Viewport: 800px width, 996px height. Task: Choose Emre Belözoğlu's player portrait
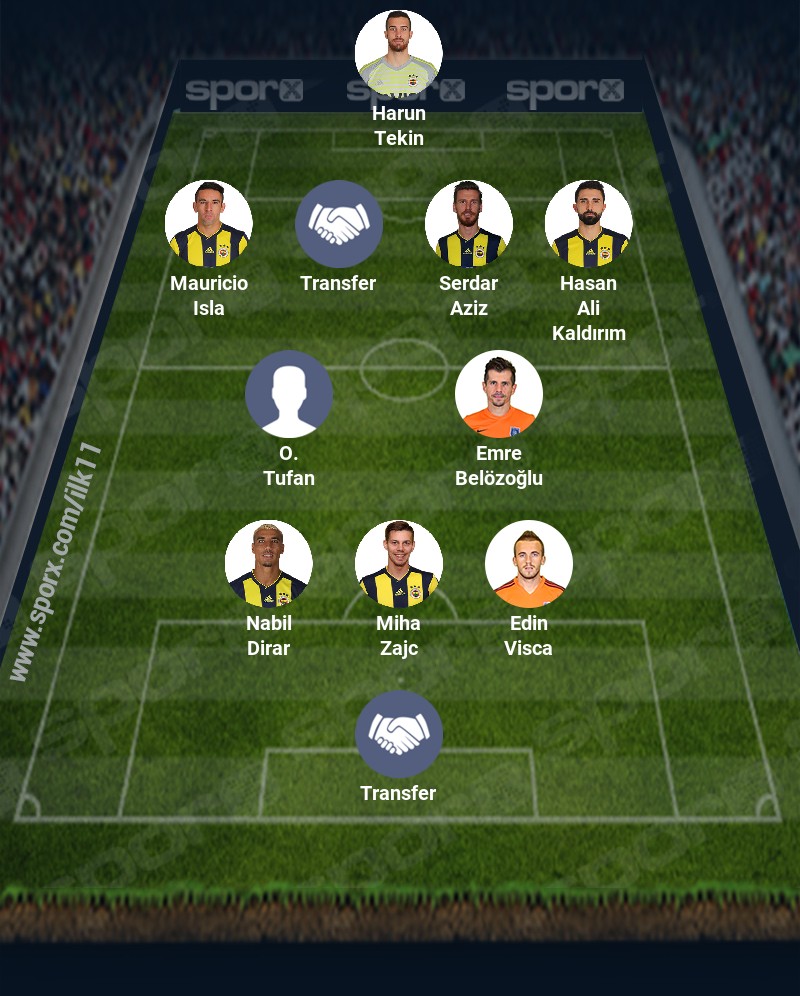[x=499, y=394]
